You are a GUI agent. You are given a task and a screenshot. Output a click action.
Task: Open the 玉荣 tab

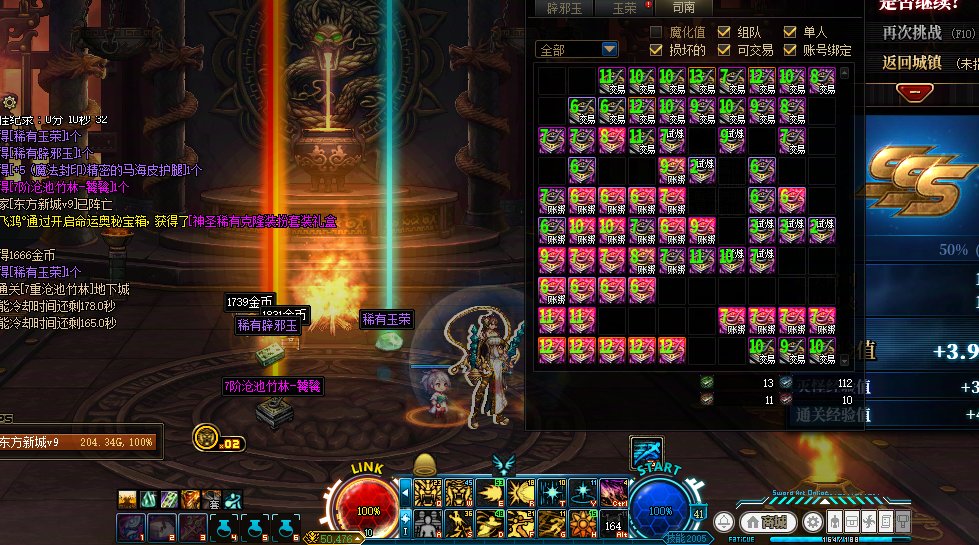pos(624,8)
